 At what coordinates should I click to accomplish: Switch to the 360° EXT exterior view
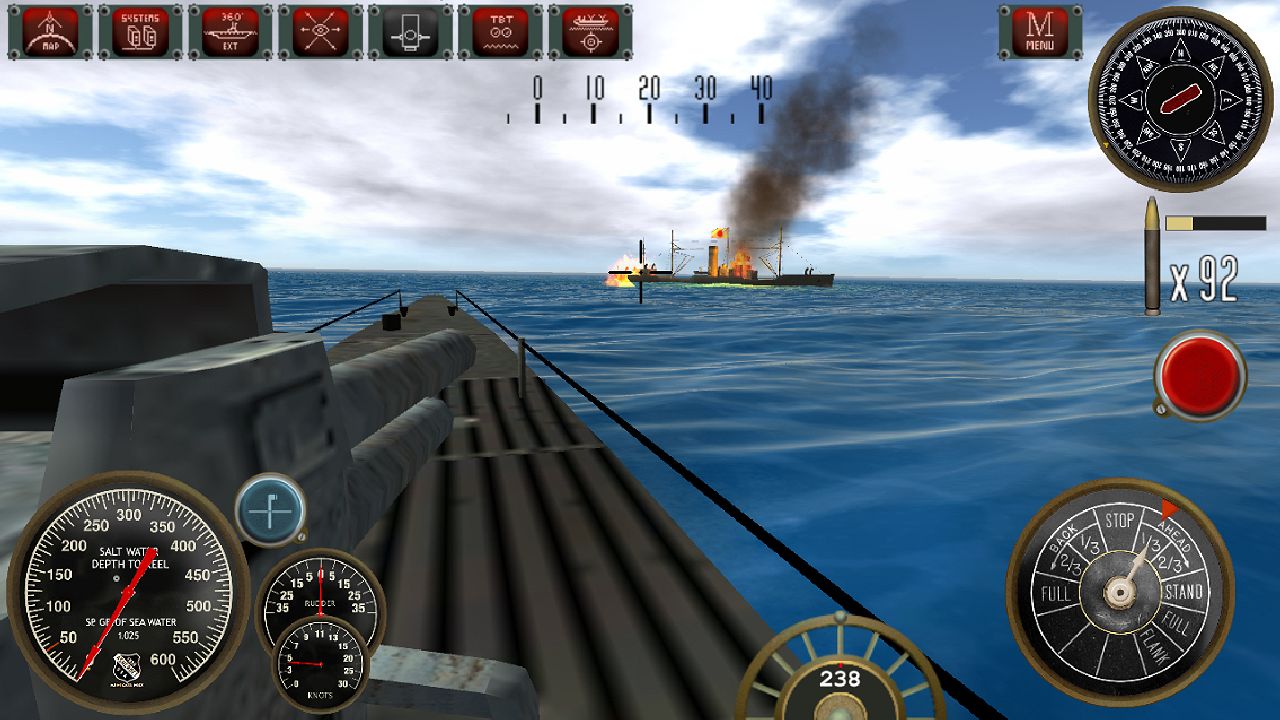point(229,30)
